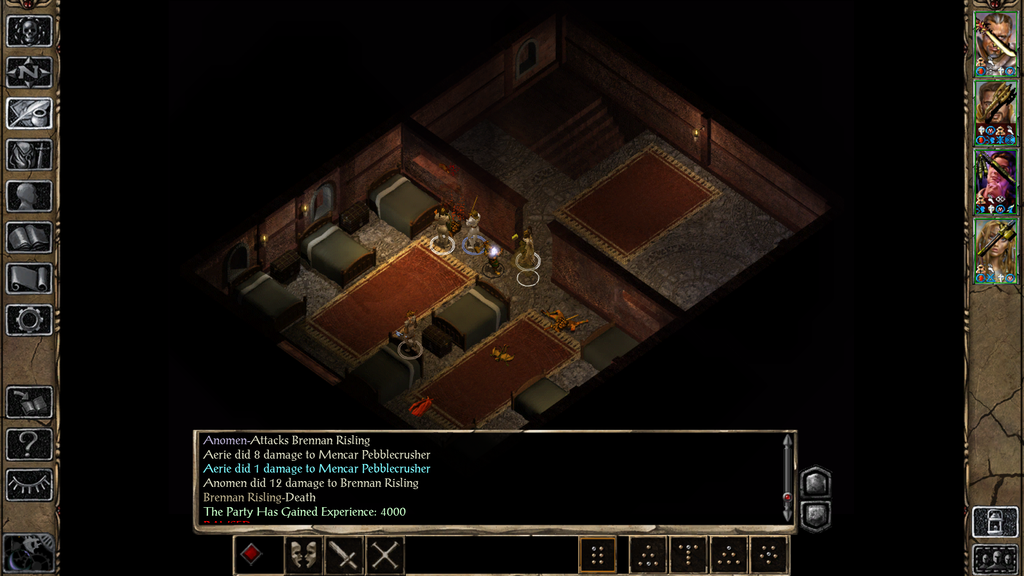Open the options gear icon

(29, 319)
